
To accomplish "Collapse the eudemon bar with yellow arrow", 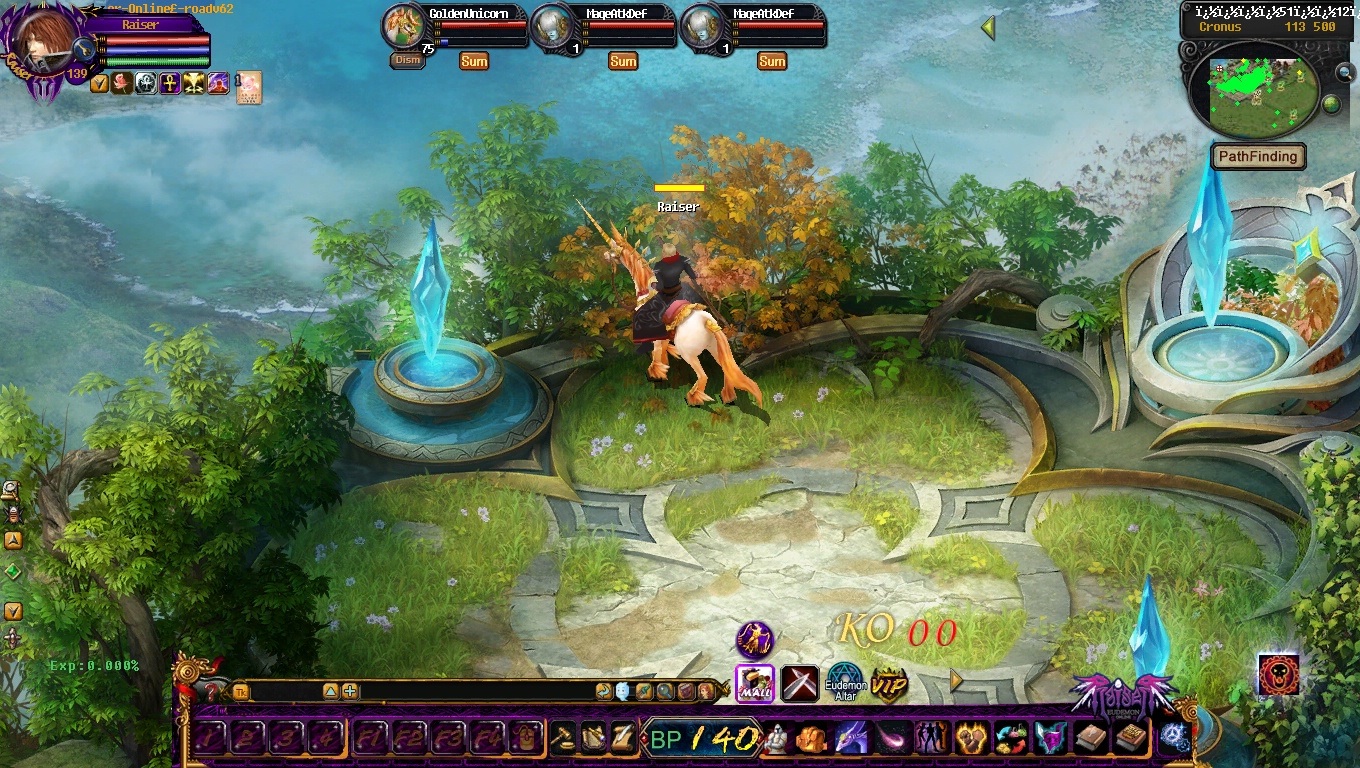I will (988, 28).
